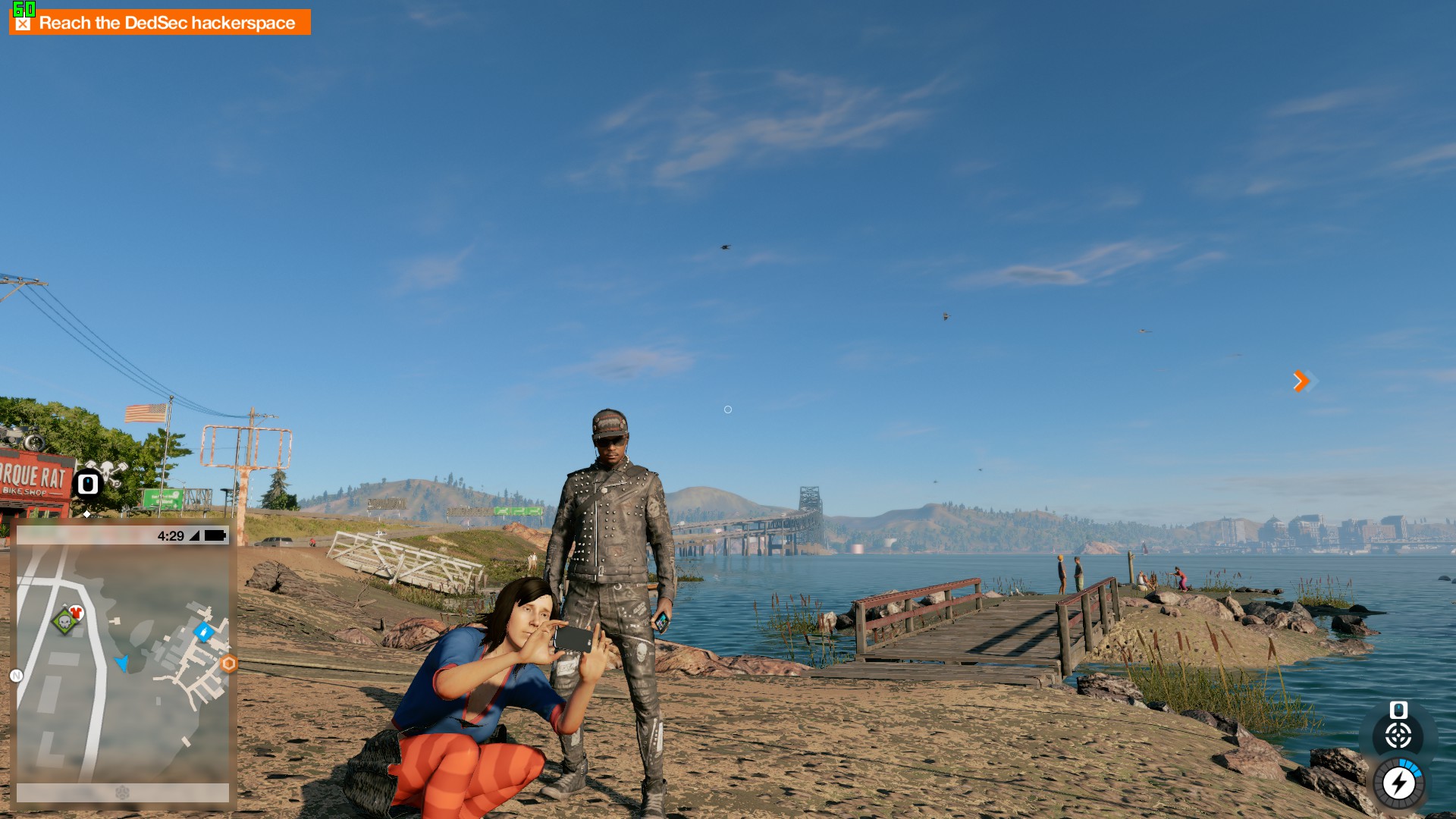This screenshot has height=819, width=1456.
Task: Select the red shirt clothing store marker
Action: pos(77,612)
